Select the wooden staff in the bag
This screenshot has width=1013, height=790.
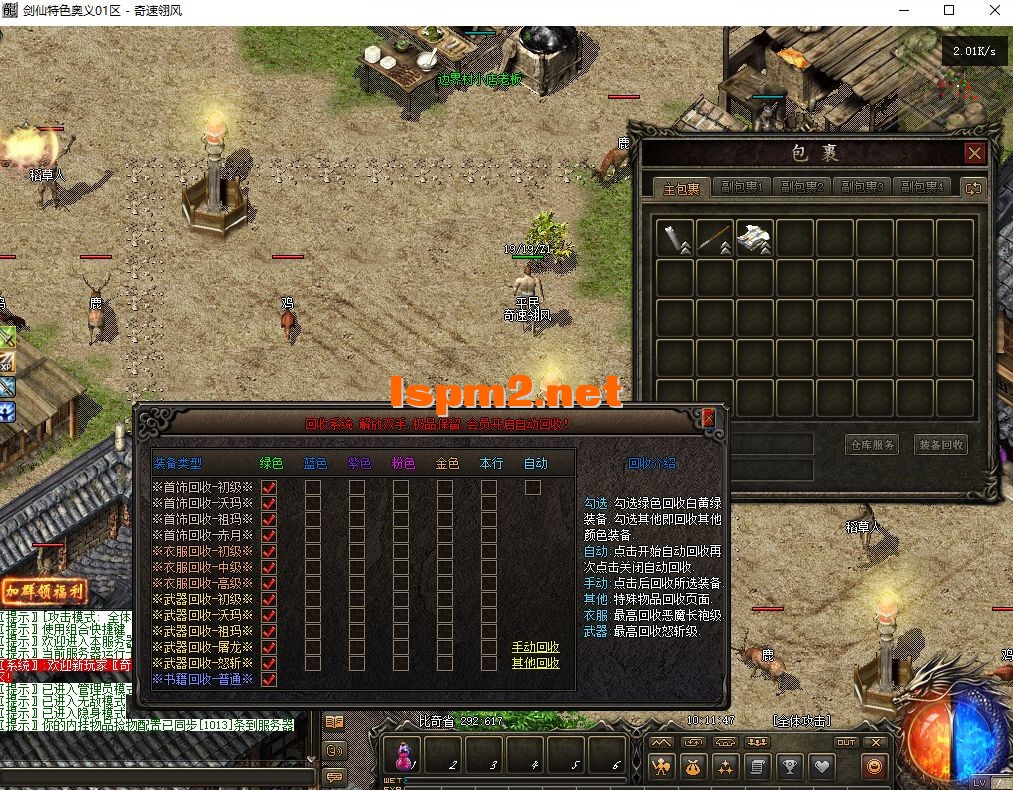(x=716, y=239)
